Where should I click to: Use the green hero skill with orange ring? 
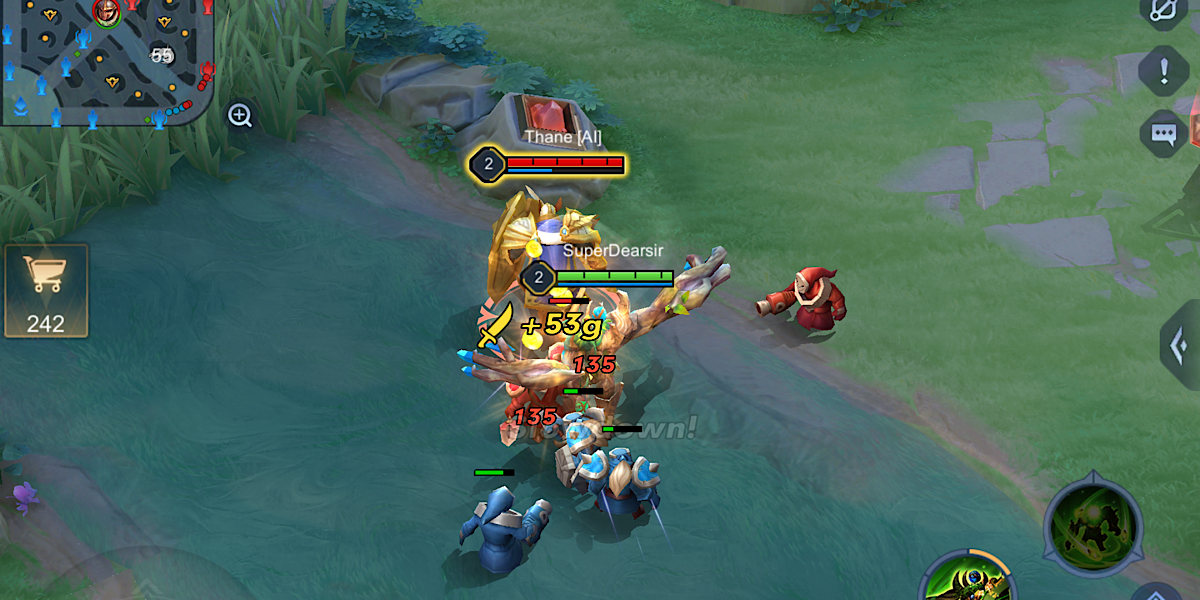coord(968,580)
